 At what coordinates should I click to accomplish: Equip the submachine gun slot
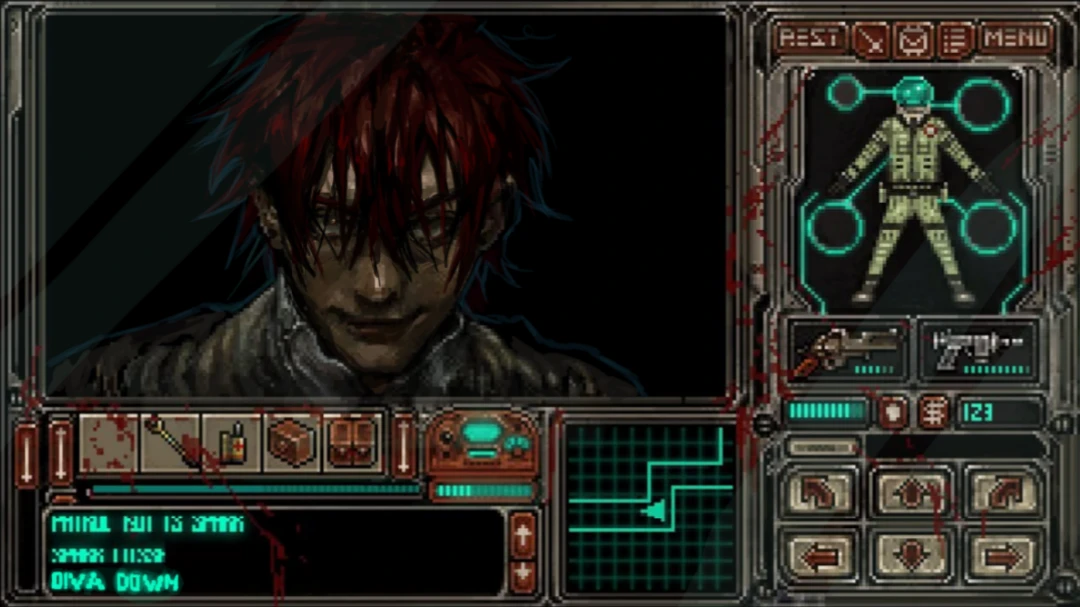coord(979,350)
